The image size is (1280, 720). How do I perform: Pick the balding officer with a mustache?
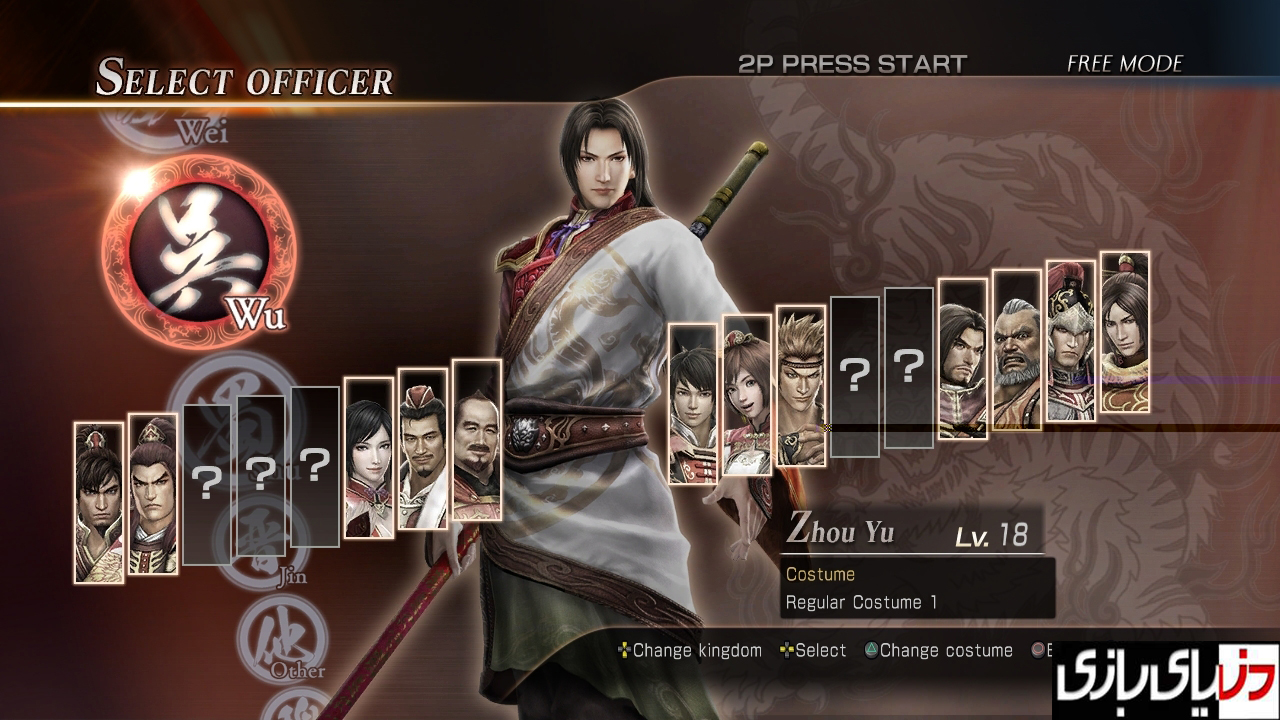[477, 440]
